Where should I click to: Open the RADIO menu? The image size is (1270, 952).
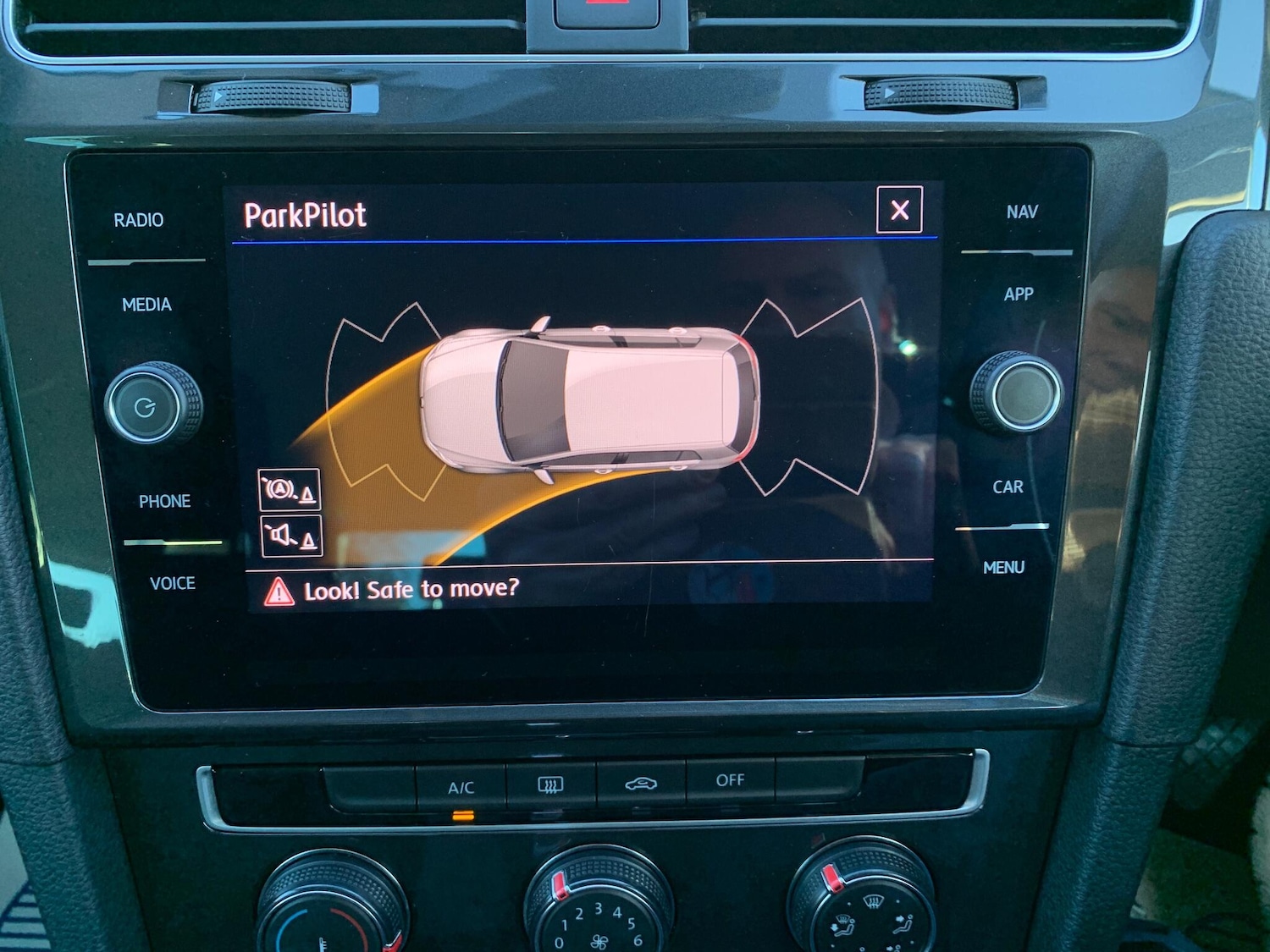click(139, 220)
